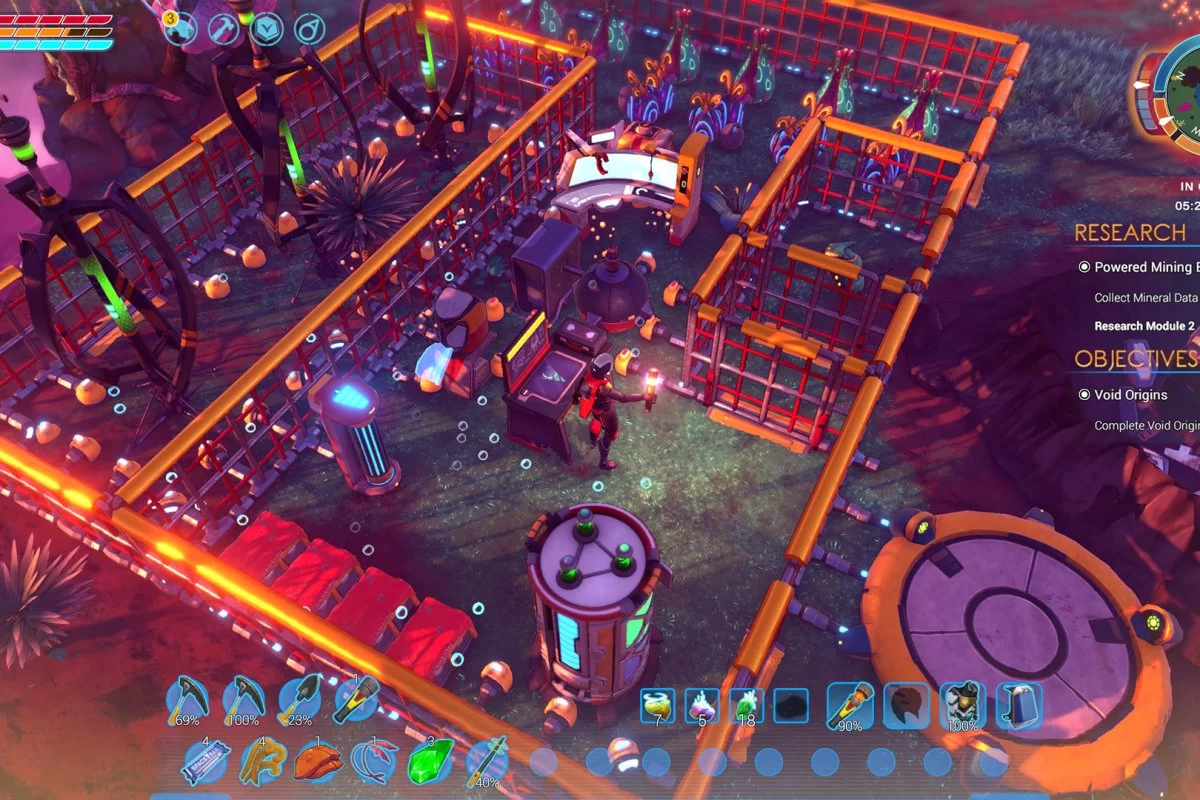
Task: Select the Void Origins objective
Action: 1130,395
